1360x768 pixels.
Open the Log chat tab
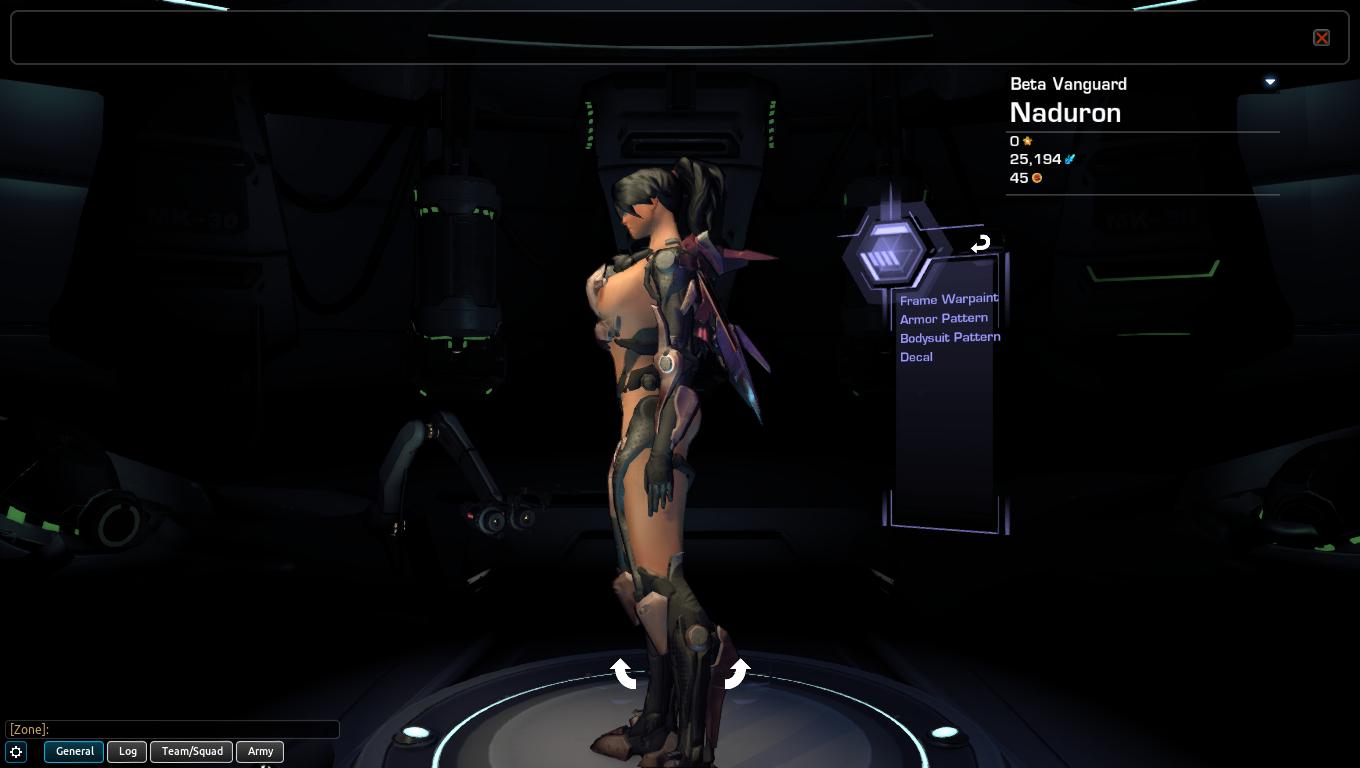coord(128,751)
